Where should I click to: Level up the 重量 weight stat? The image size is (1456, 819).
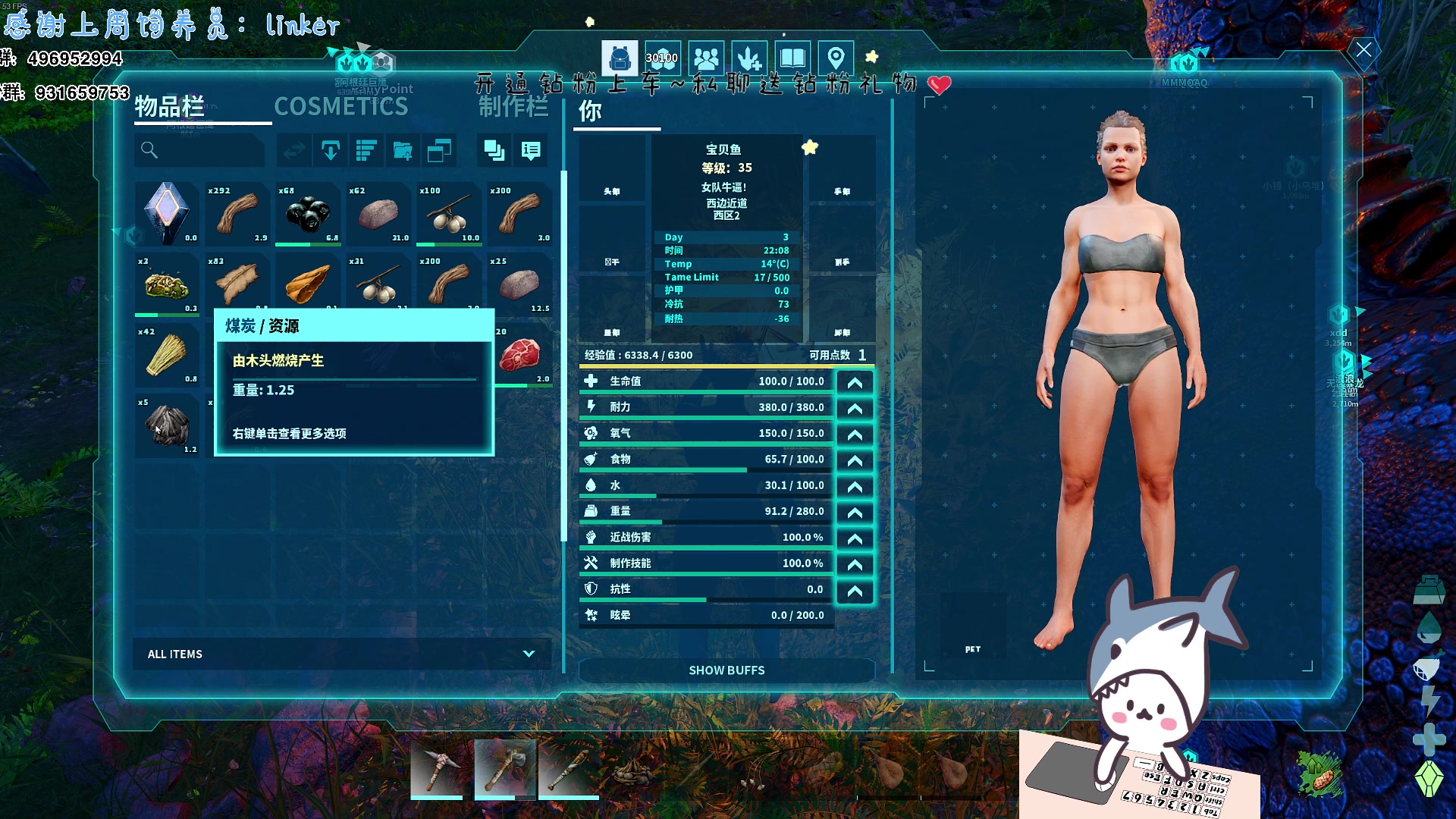pyautogui.click(x=855, y=513)
